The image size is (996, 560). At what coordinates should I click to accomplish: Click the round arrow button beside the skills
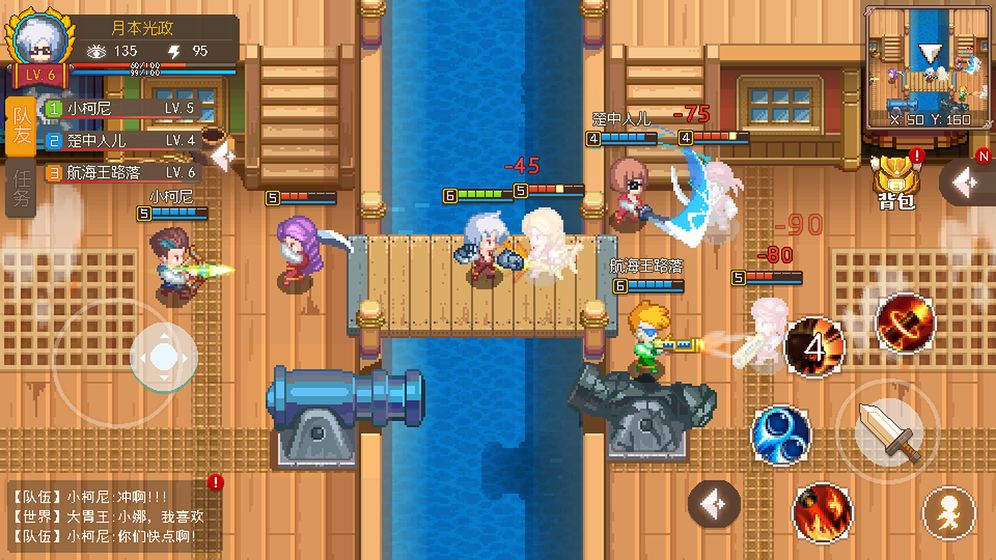715,505
